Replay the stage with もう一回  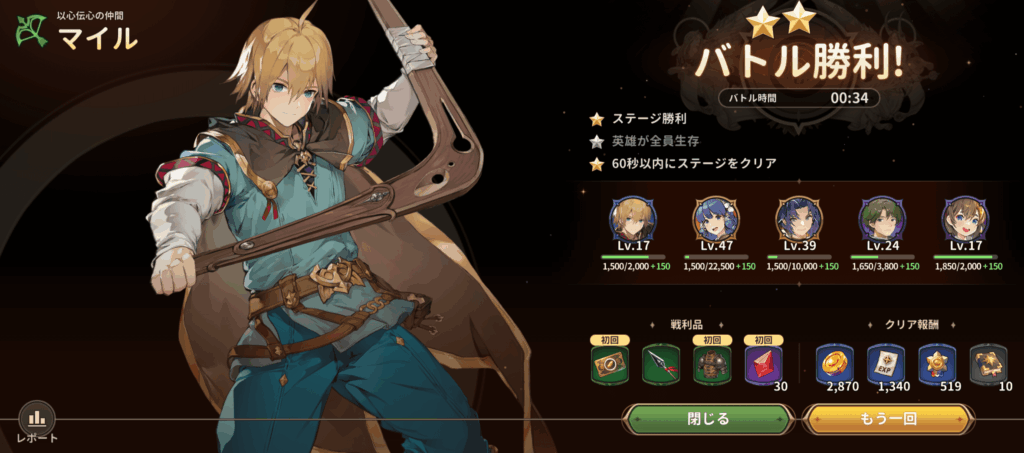click(x=887, y=419)
